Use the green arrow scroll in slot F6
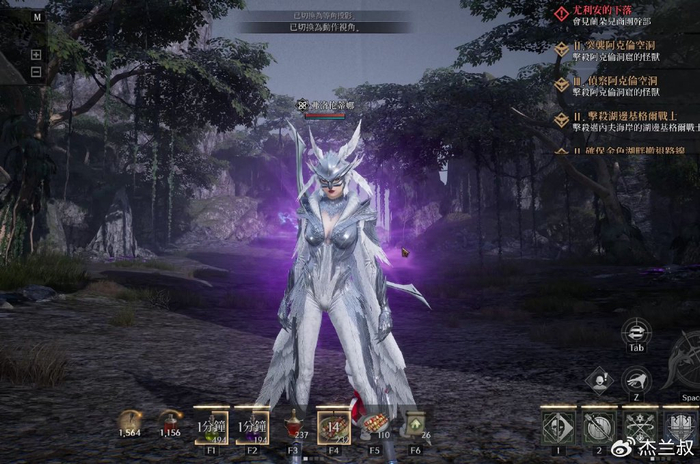 click(415, 424)
